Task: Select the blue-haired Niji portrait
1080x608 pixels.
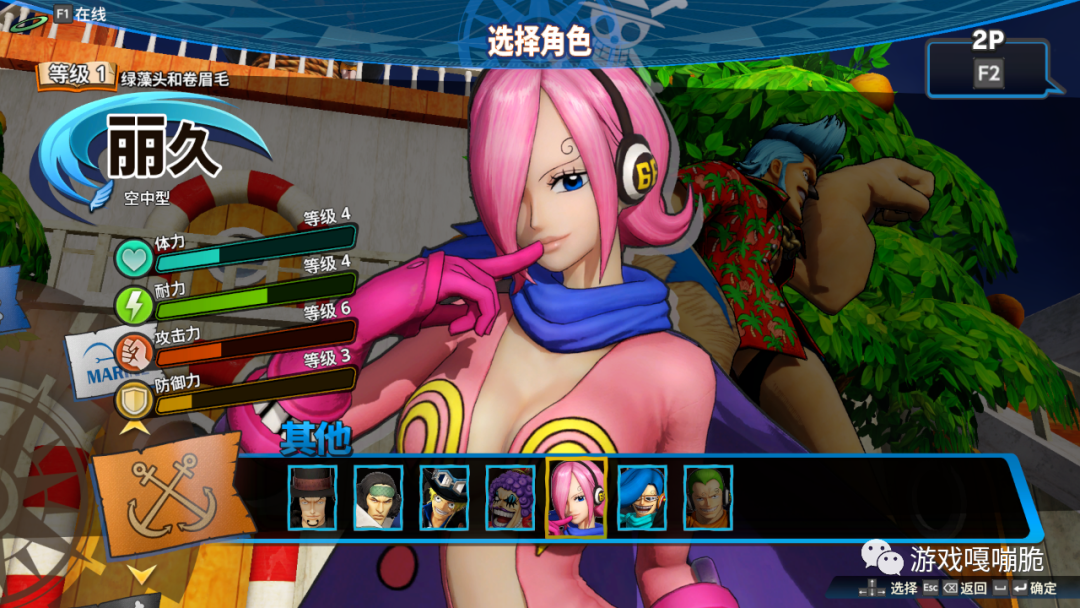Action: (x=642, y=497)
